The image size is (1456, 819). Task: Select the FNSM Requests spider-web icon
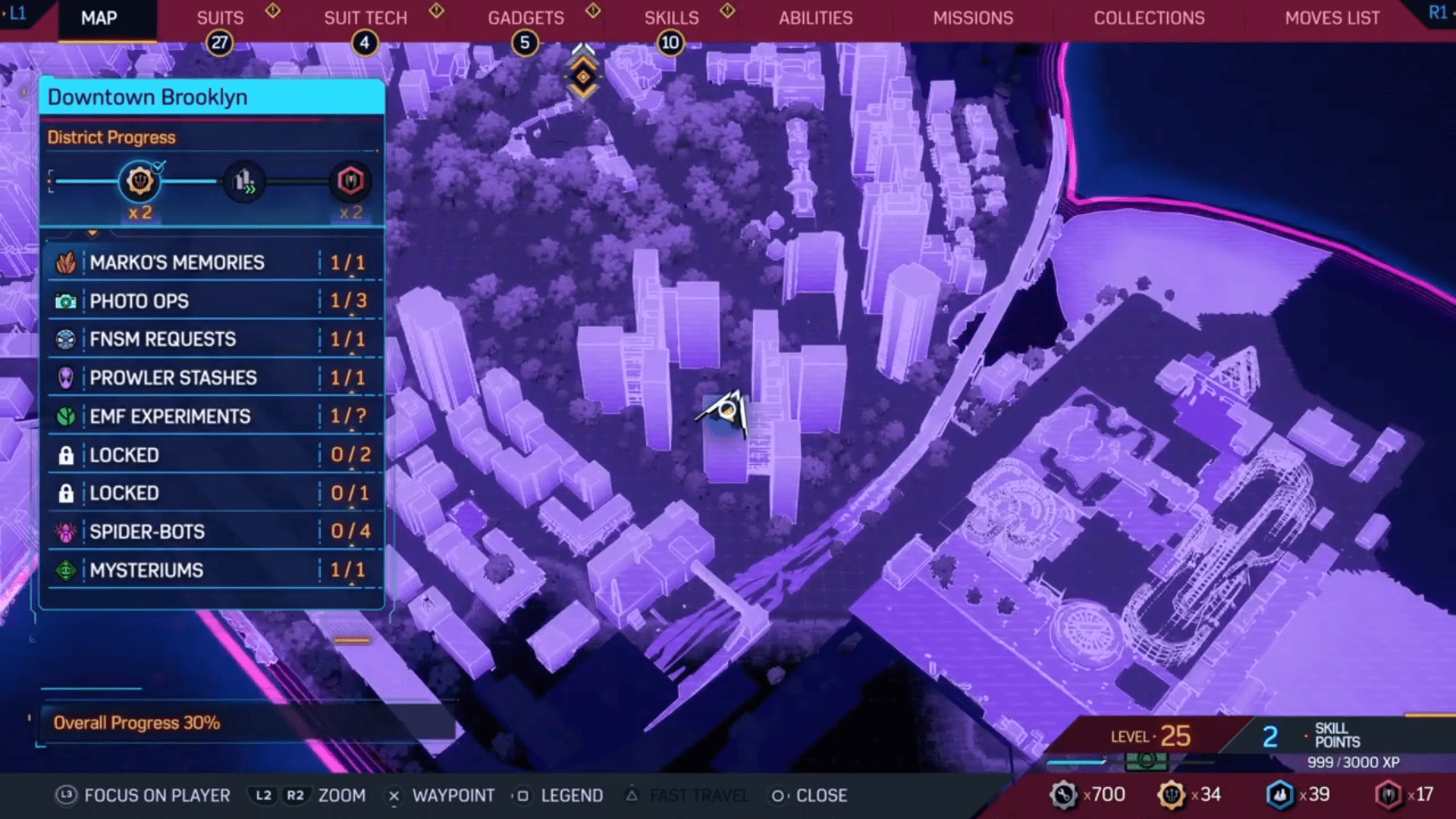pyautogui.click(x=67, y=339)
